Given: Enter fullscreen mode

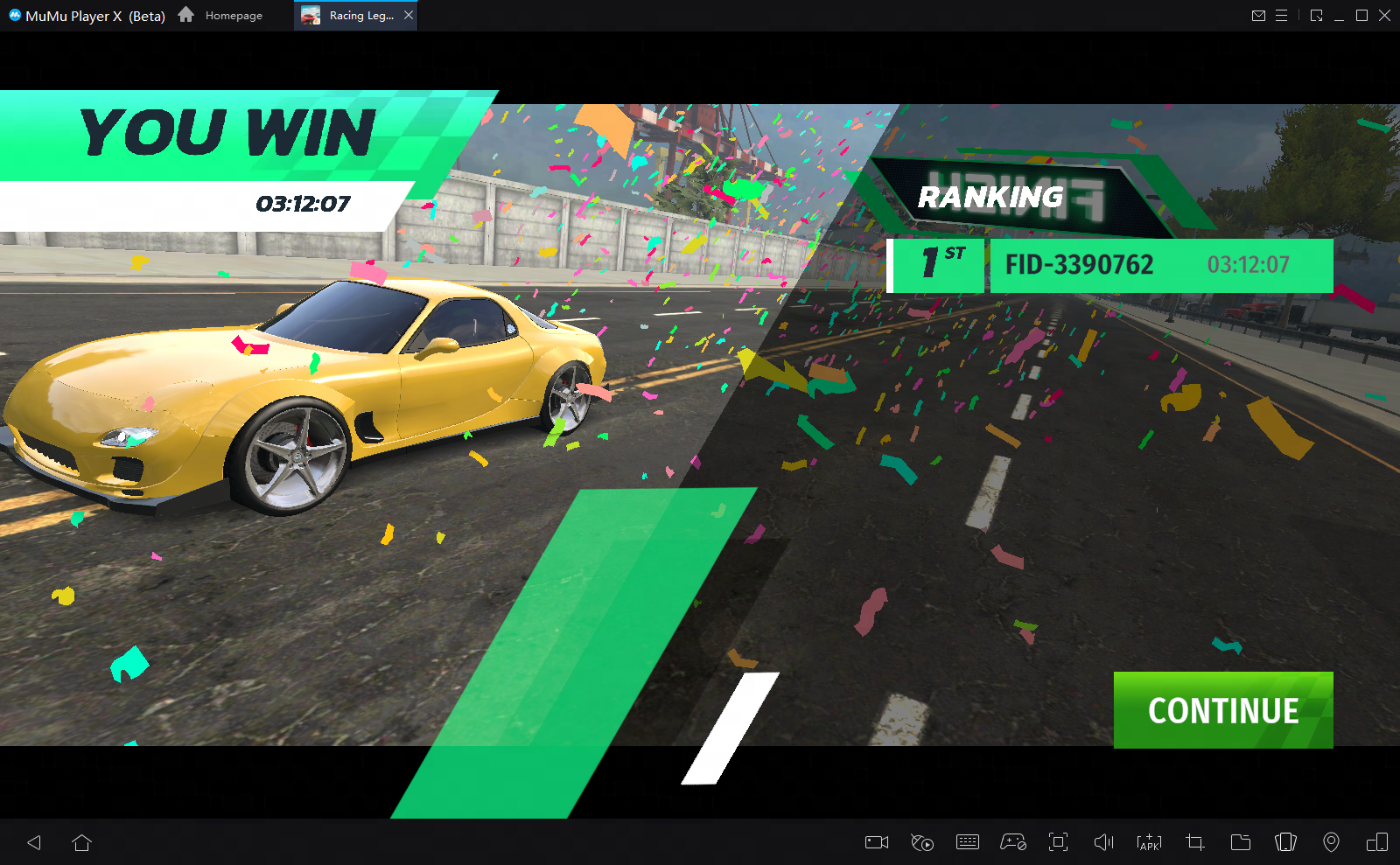Looking at the screenshot, I should click(1058, 842).
